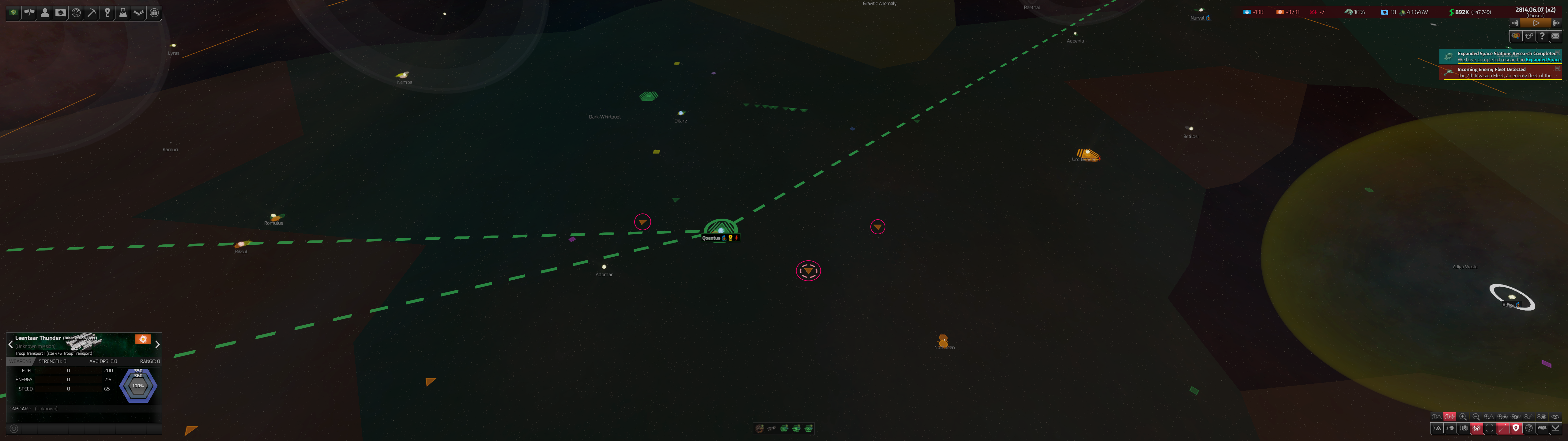Viewport: 1568px width, 441px height.
Task: Open the Mining pickaxe panel
Action: (92, 13)
